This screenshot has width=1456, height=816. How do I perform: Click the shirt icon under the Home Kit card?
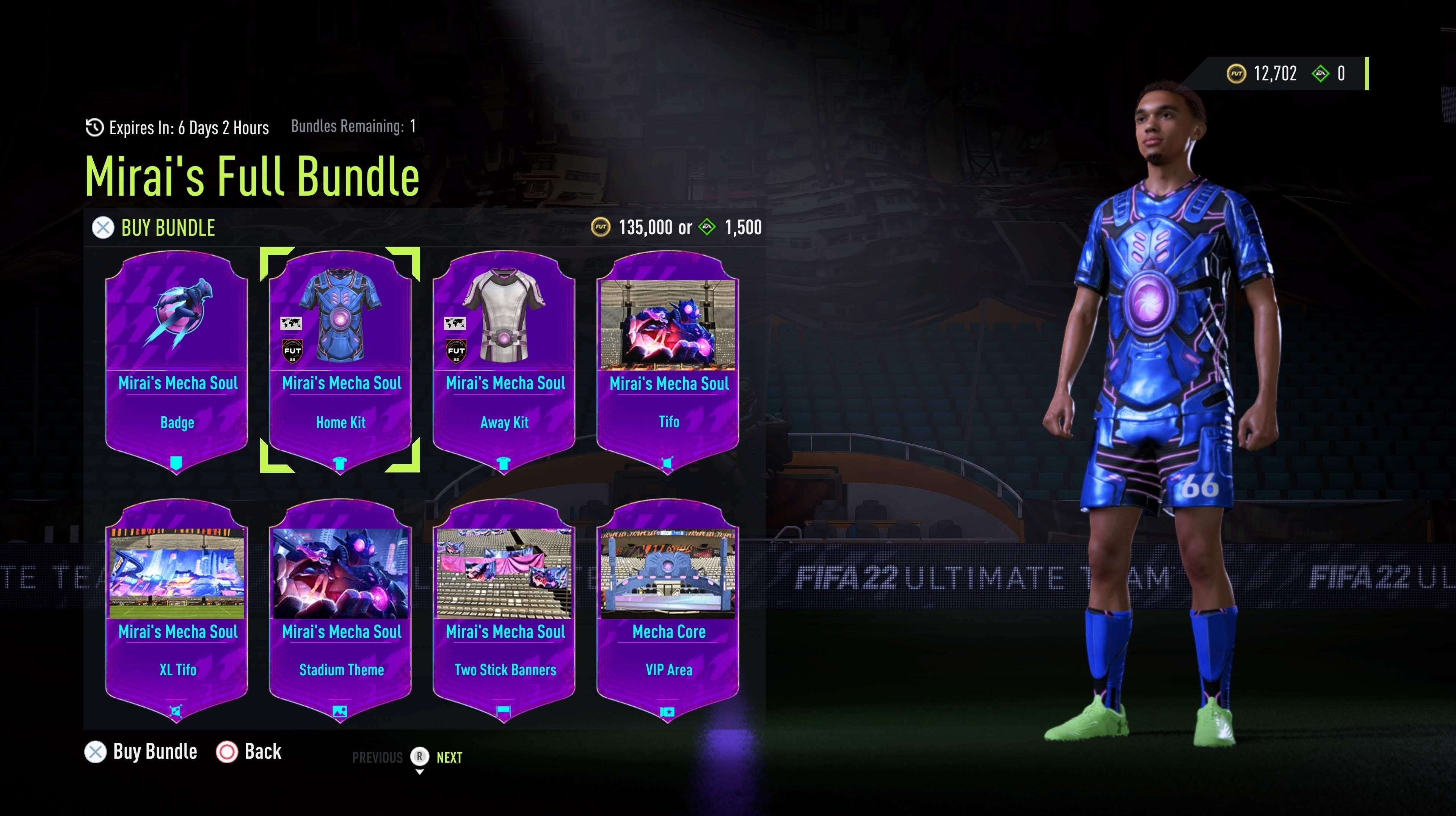340,462
